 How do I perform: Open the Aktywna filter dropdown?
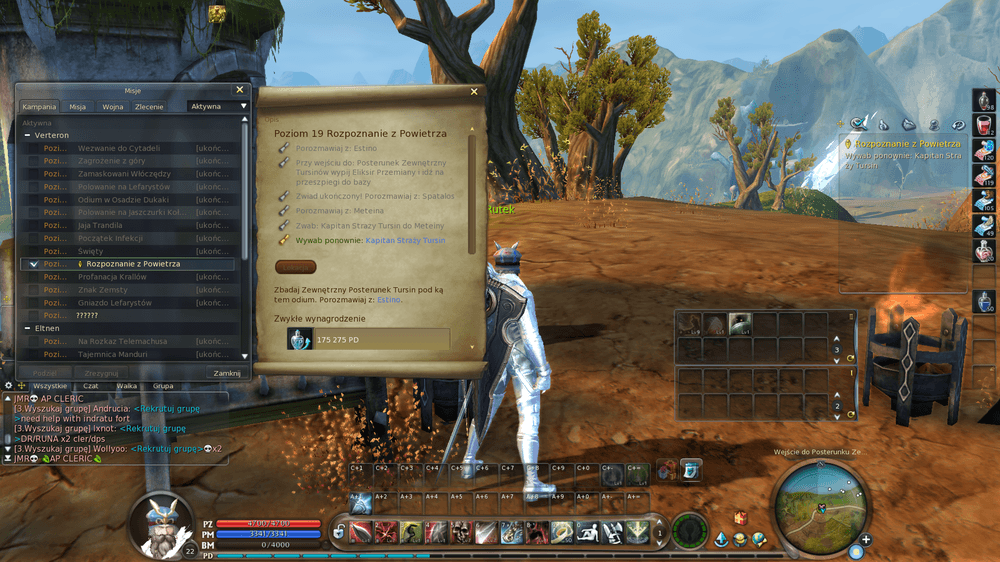218,106
